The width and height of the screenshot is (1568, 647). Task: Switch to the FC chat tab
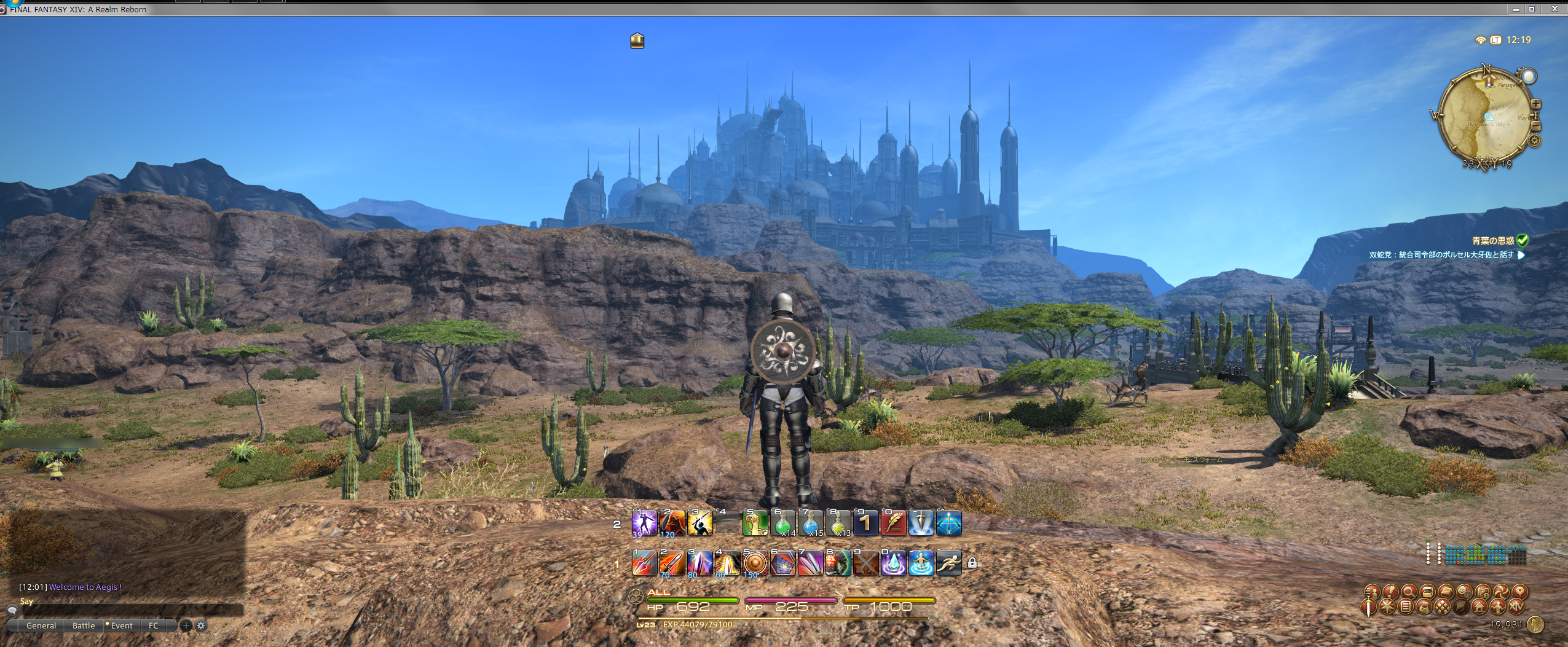tap(154, 626)
